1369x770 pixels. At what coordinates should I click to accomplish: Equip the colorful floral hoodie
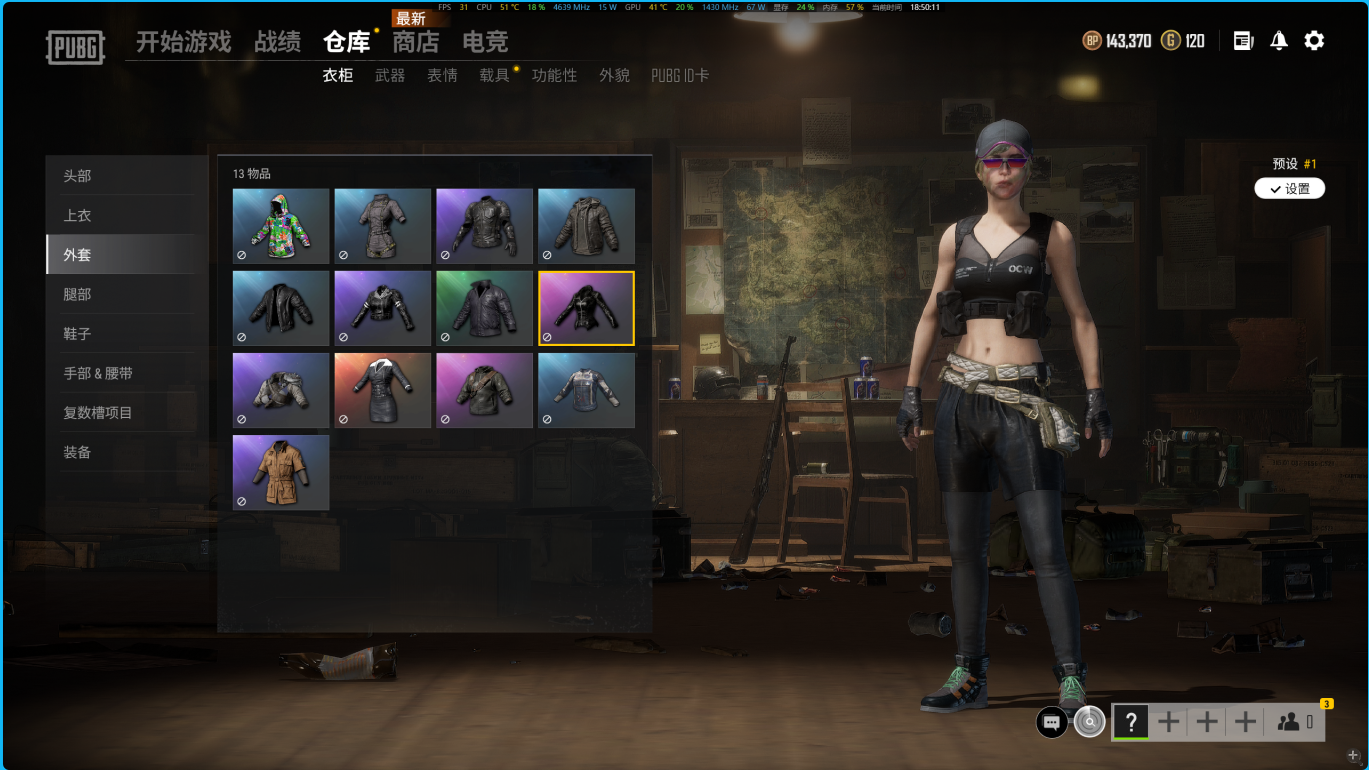281,226
